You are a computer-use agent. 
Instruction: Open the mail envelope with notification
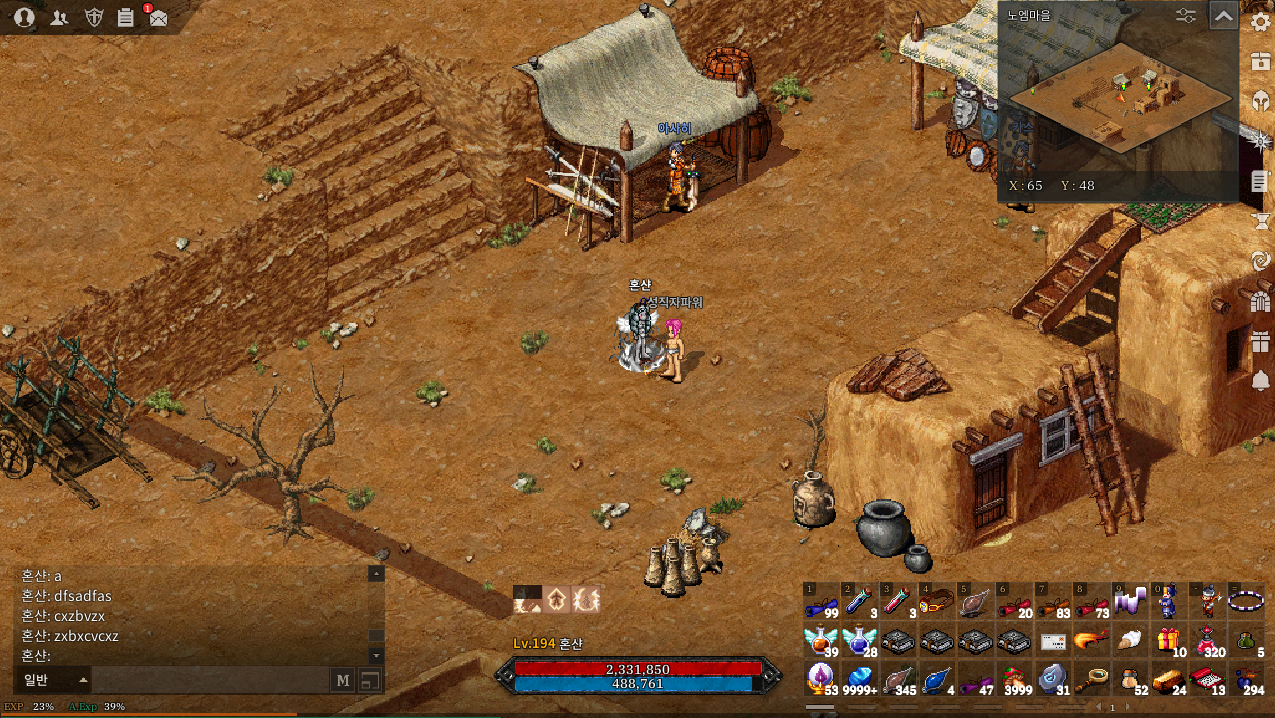coord(157,17)
